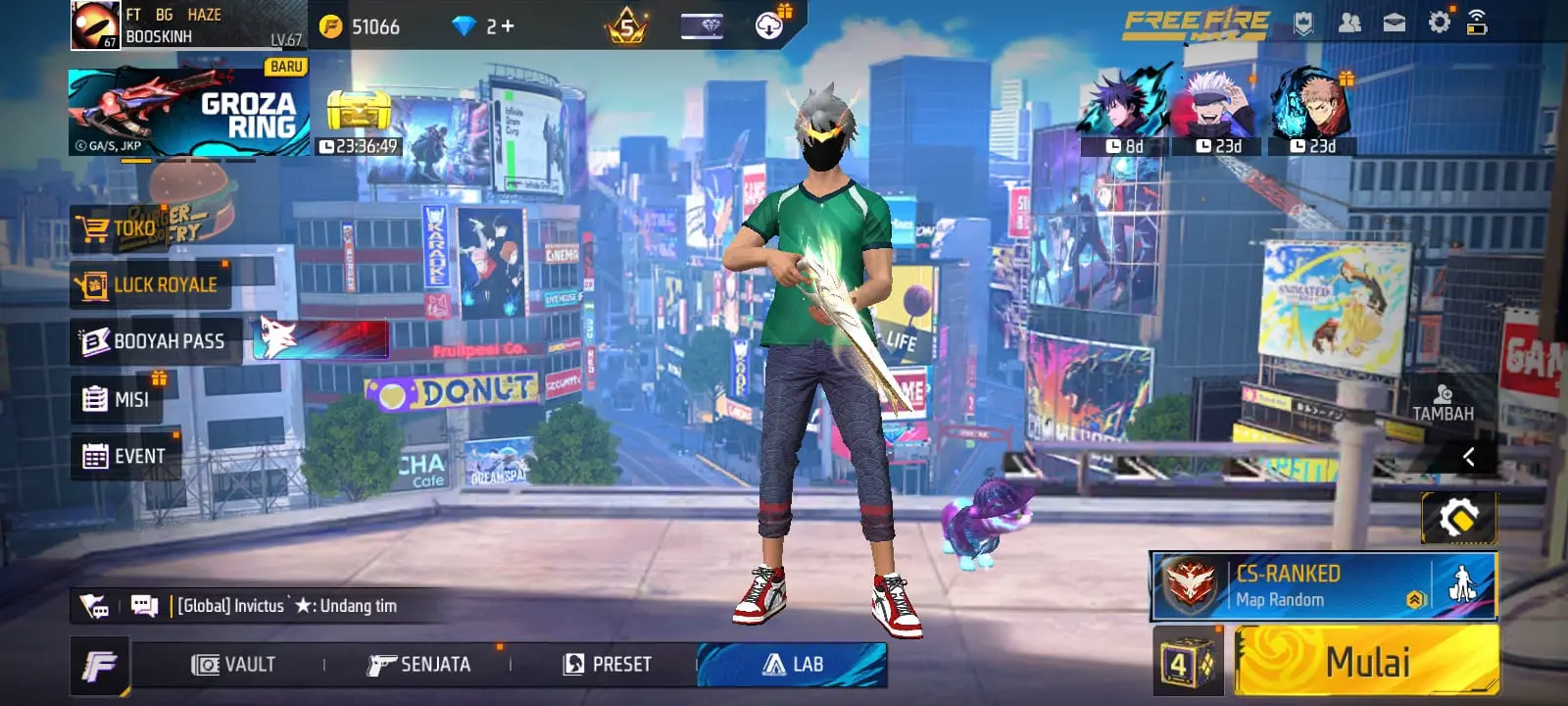1568x706 pixels.
Task: Open the Preset tab
Action: pos(608,665)
